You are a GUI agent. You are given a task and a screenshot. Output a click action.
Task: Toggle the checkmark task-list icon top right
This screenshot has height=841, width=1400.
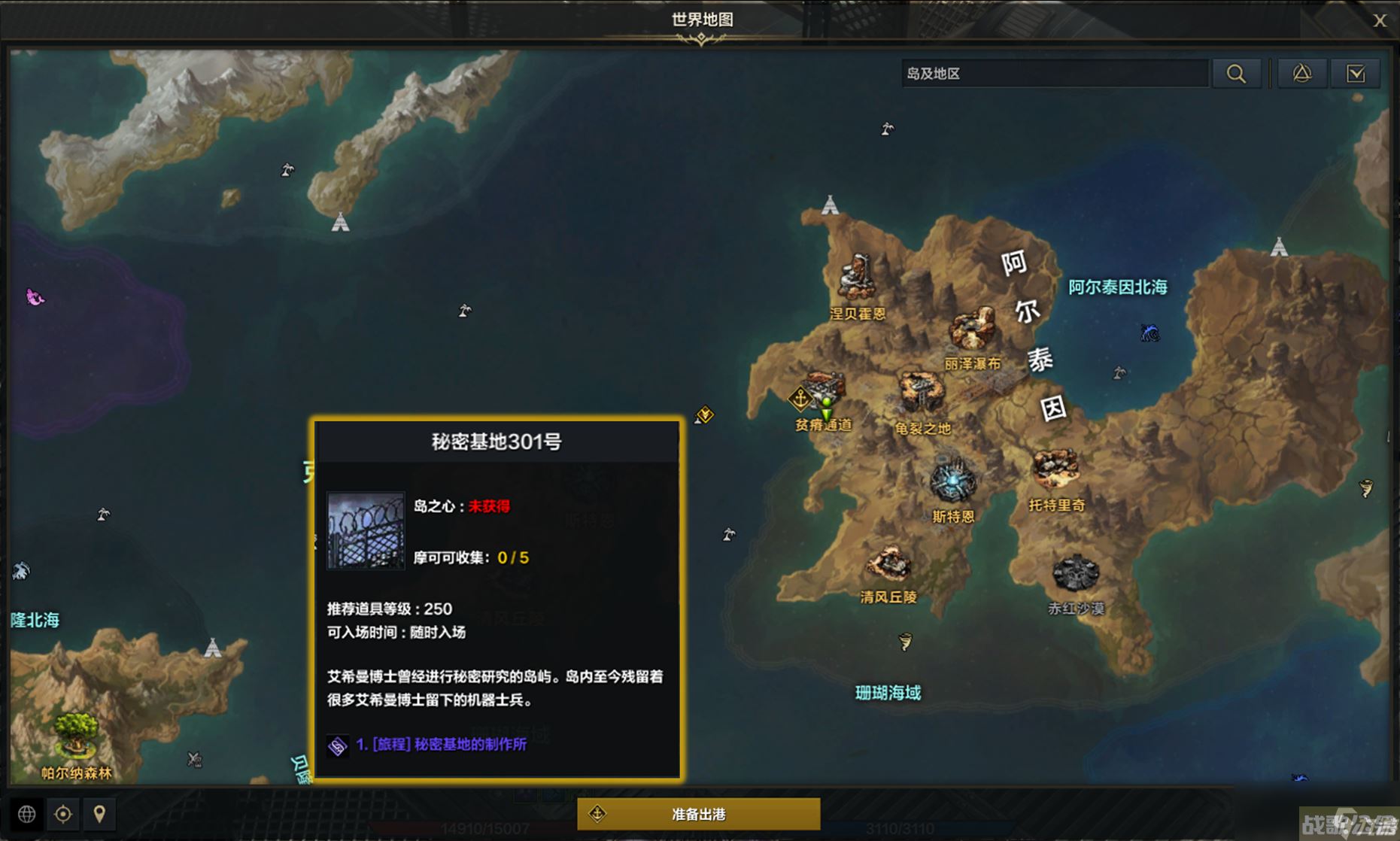click(1355, 73)
